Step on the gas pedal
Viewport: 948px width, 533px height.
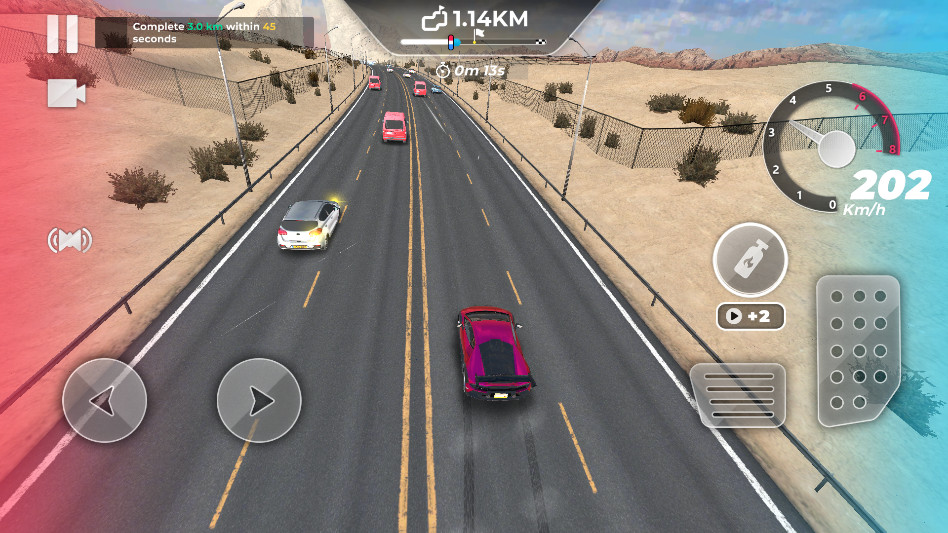857,350
